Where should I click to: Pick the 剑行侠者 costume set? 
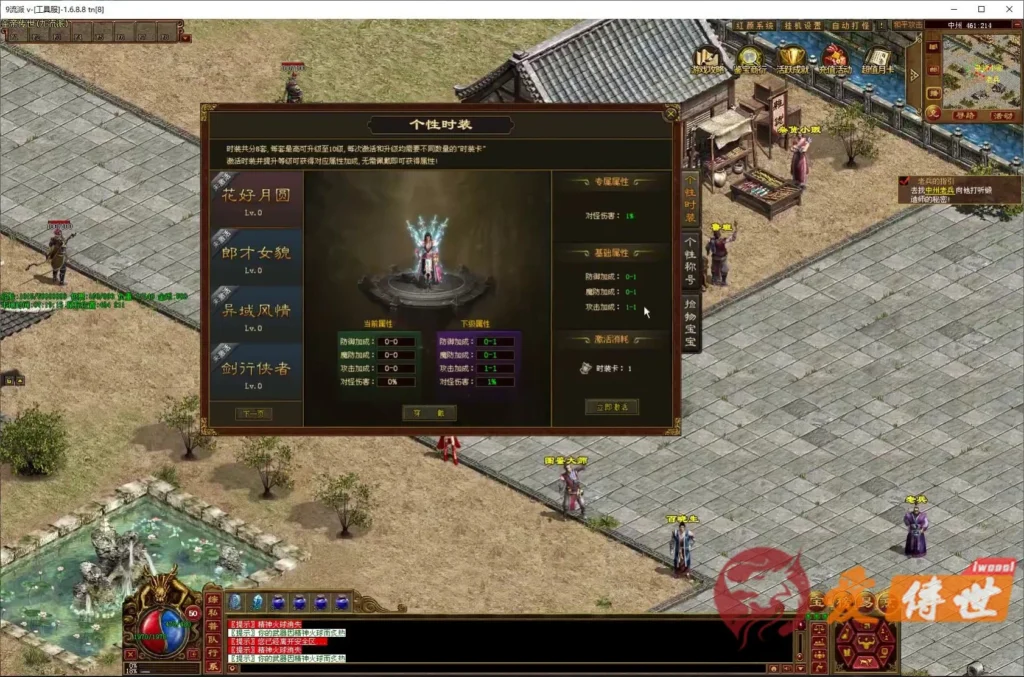pyautogui.click(x=255, y=372)
